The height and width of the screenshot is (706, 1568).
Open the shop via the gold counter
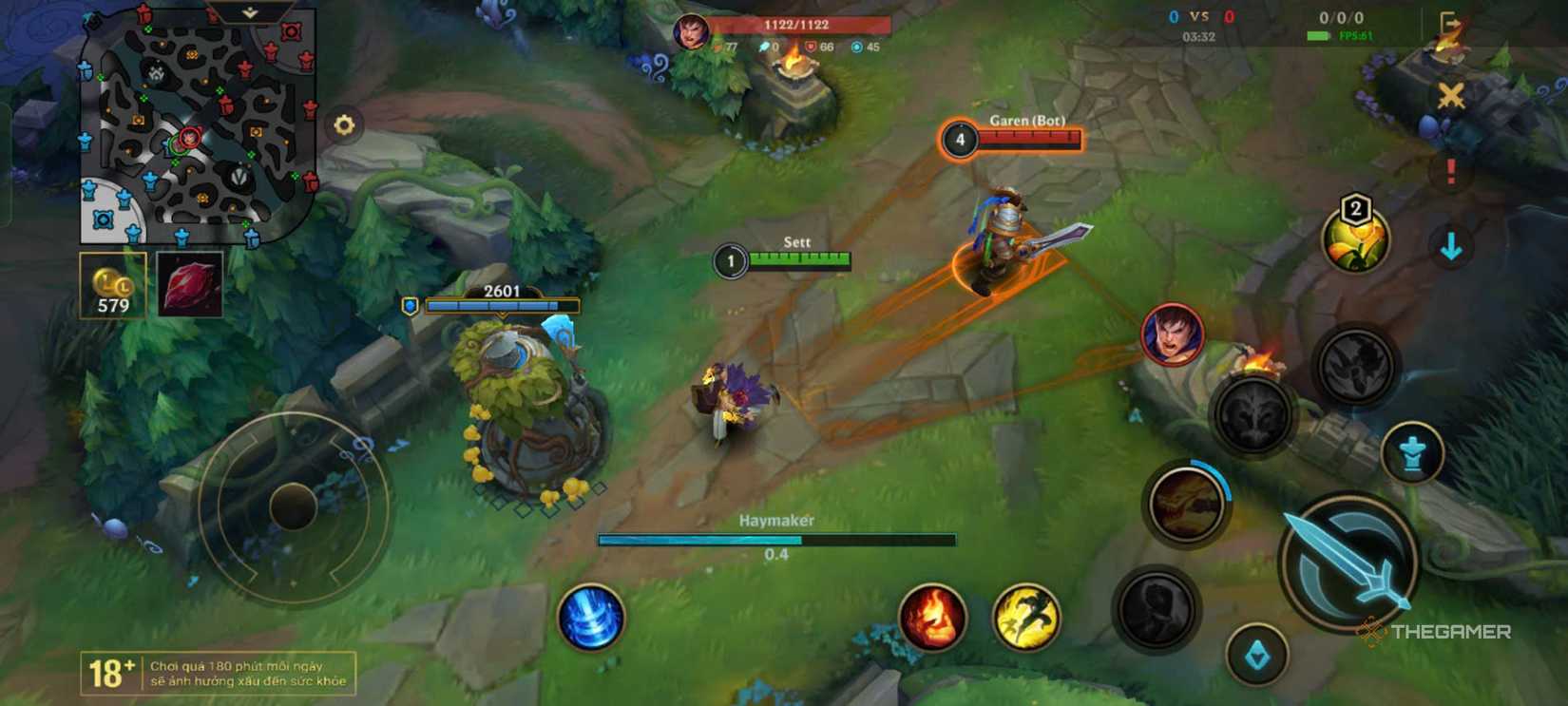coord(113,285)
